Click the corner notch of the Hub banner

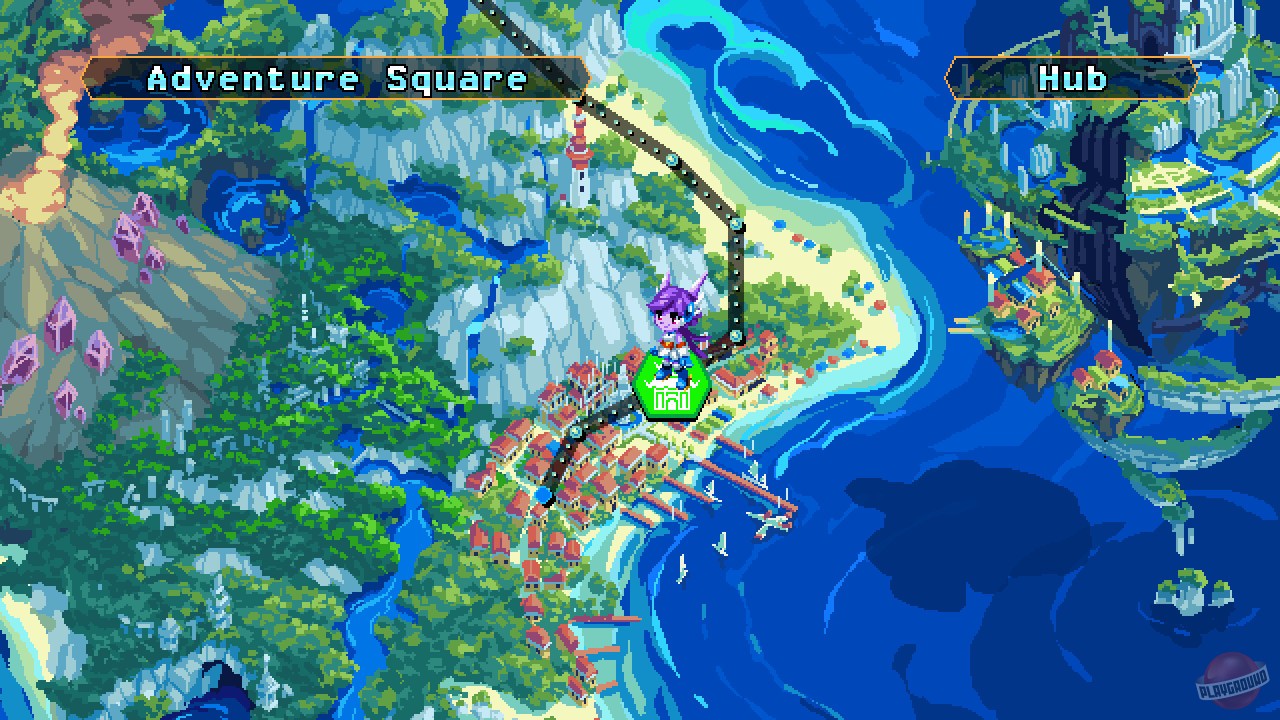pos(950,77)
